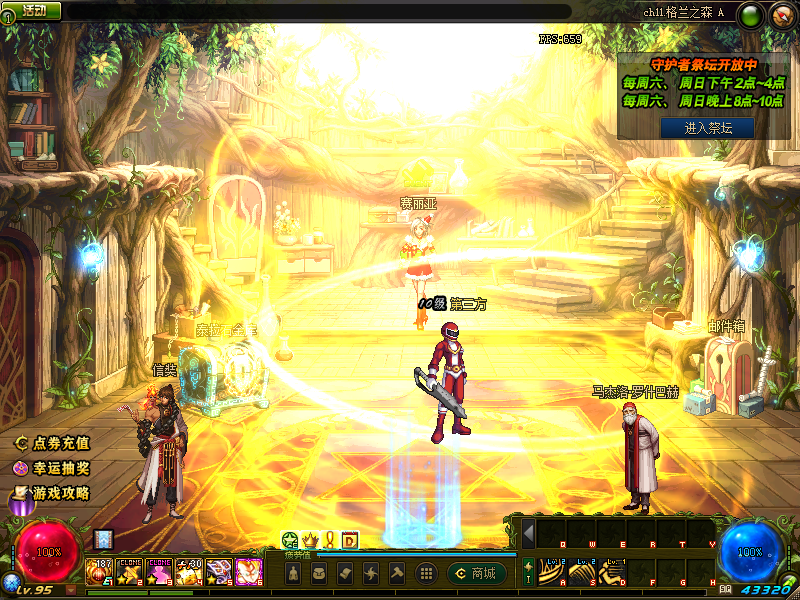Viewport: 800px width, 600px height.
Task: Activate the skill bound to D
Action: pyautogui.click(x=615, y=572)
